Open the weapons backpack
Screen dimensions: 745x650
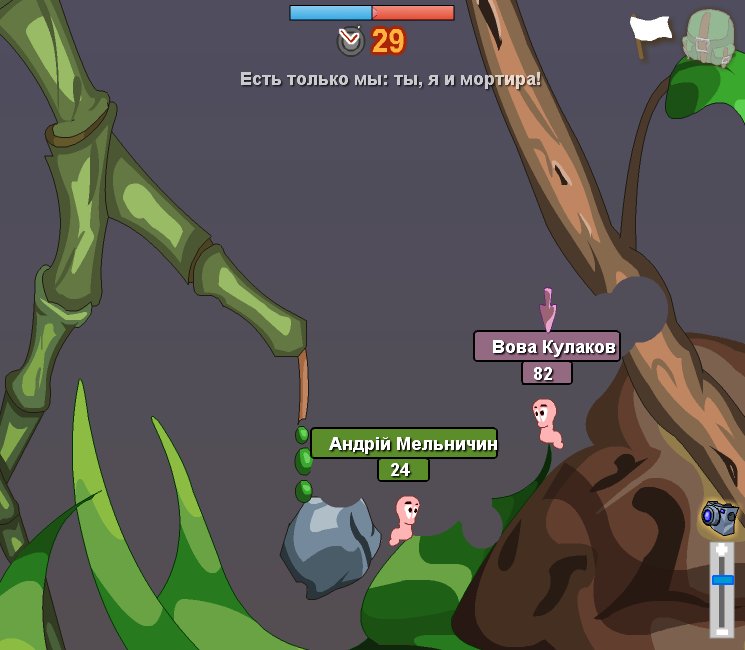[x=708, y=37]
